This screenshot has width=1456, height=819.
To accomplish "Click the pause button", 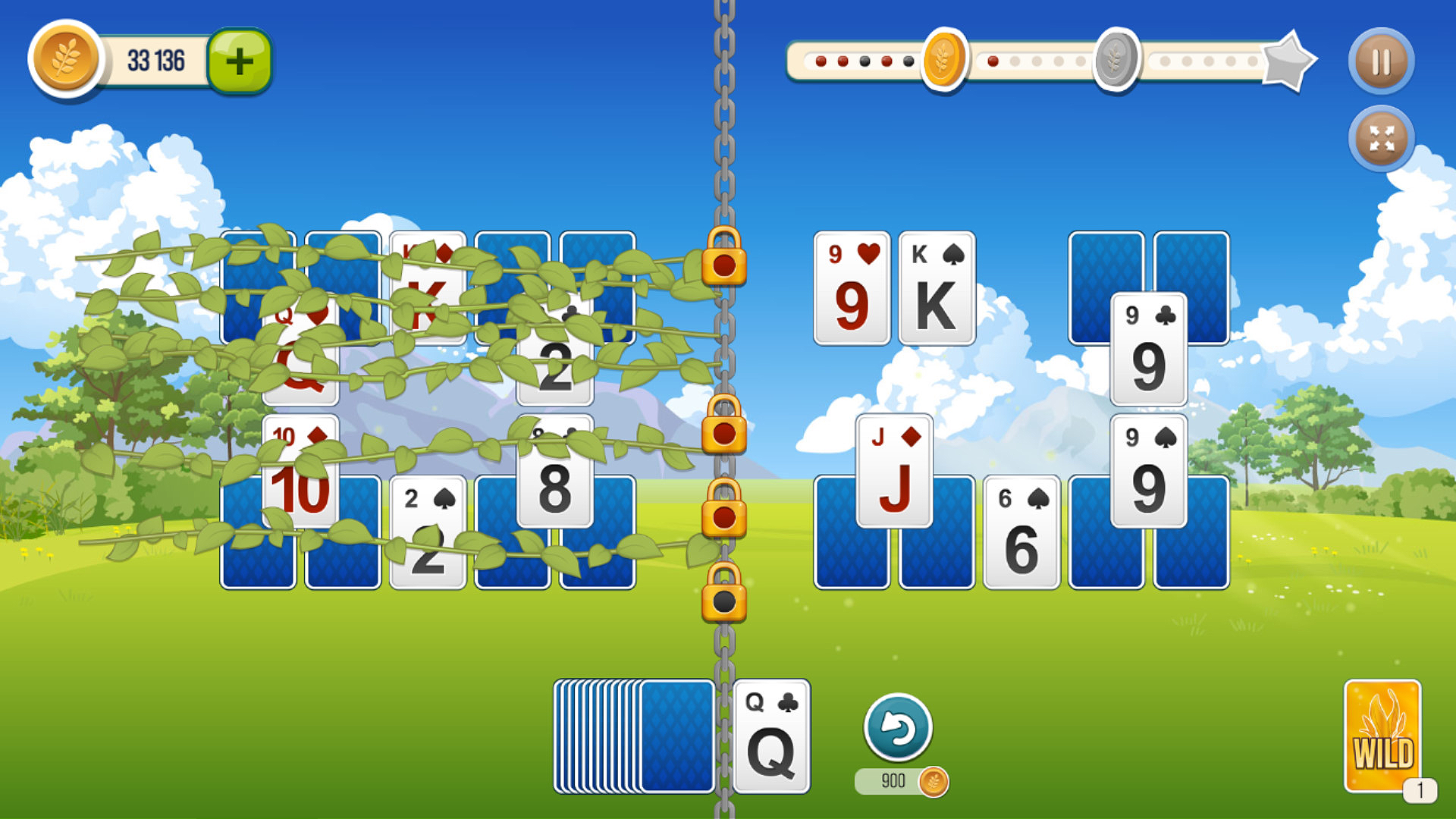I will (x=1382, y=61).
